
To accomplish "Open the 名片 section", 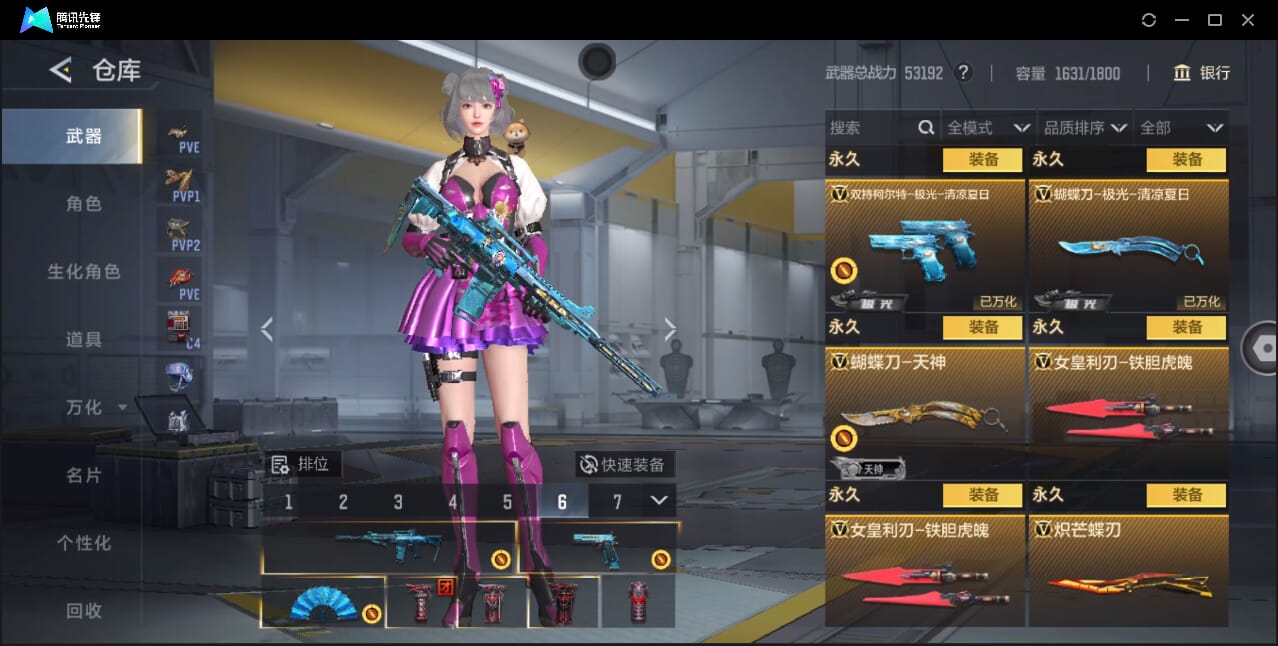I will (84, 475).
